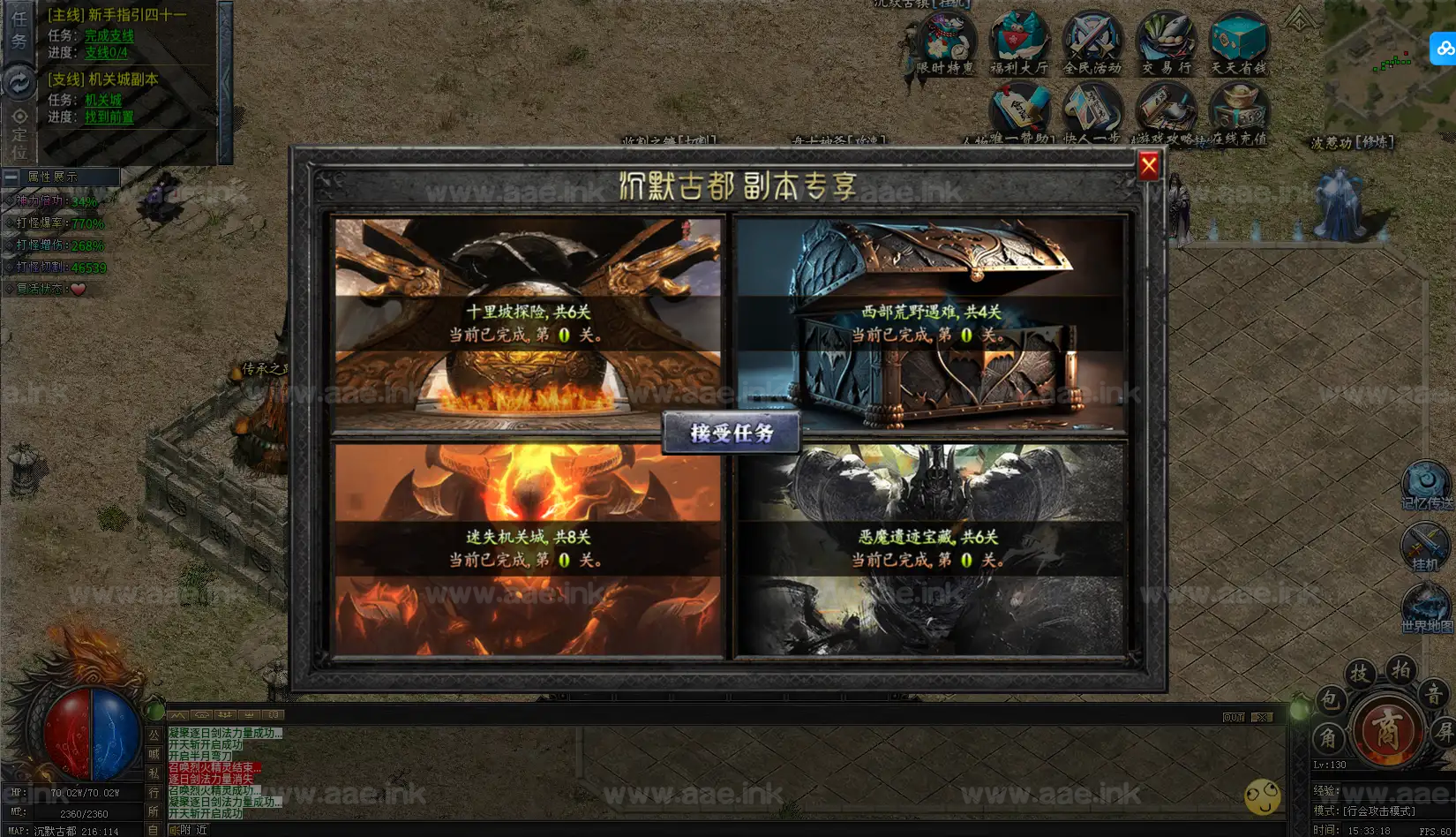Open the 世界地图 world map

pyautogui.click(x=1426, y=609)
